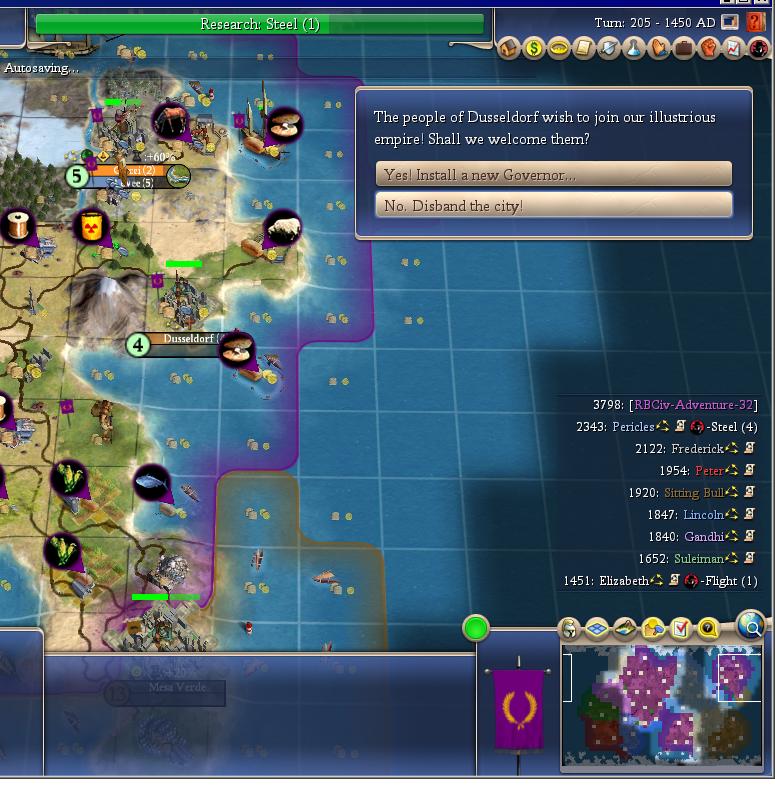Open the Religion Advisor praying hands icon
The height and width of the screenshot is (791, 775).
point(659,48)
